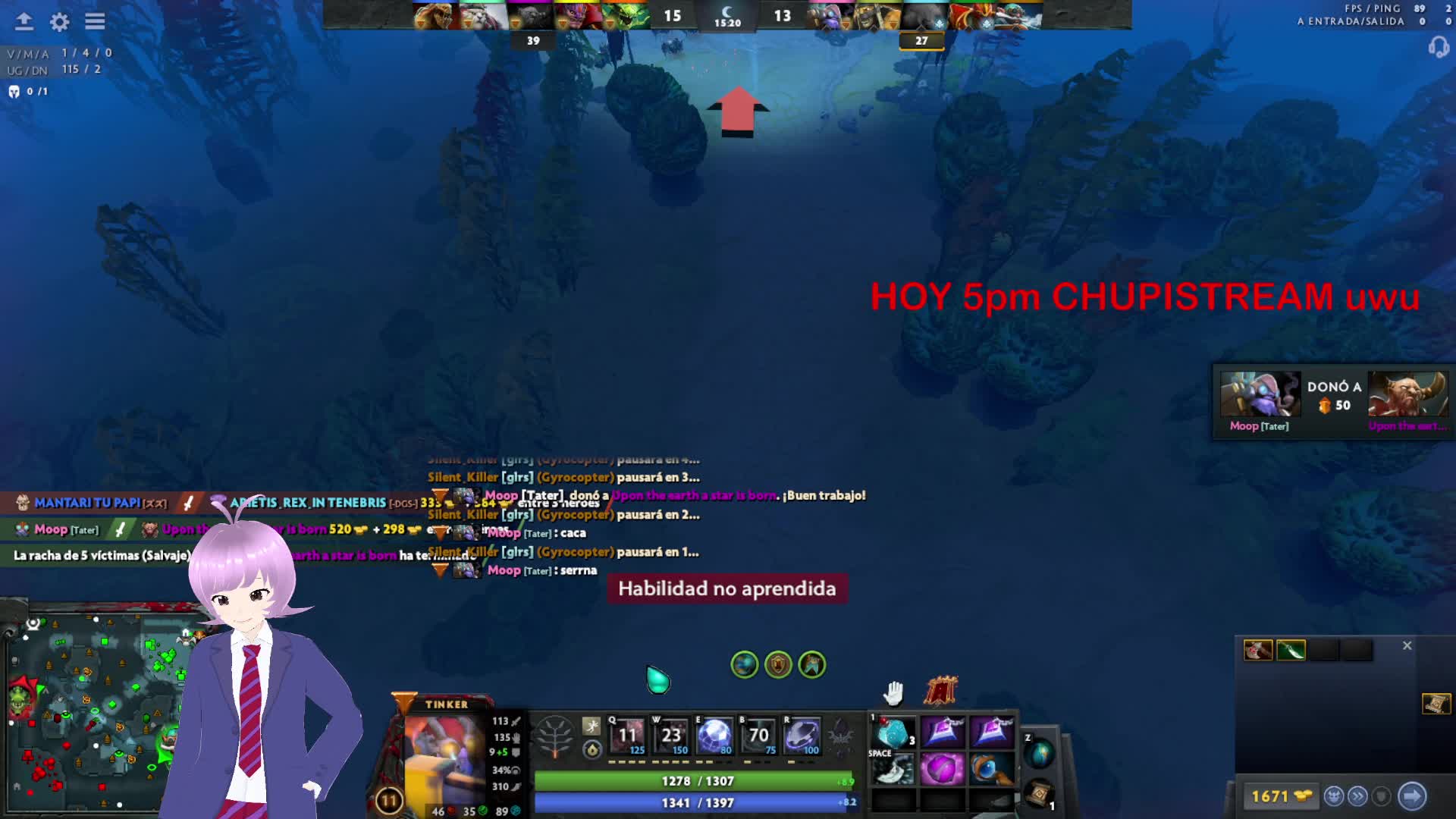This screenshot has height=819, width=1456.
Task: Click the voice chat headset icon
Action: (x=1438, y=48)
